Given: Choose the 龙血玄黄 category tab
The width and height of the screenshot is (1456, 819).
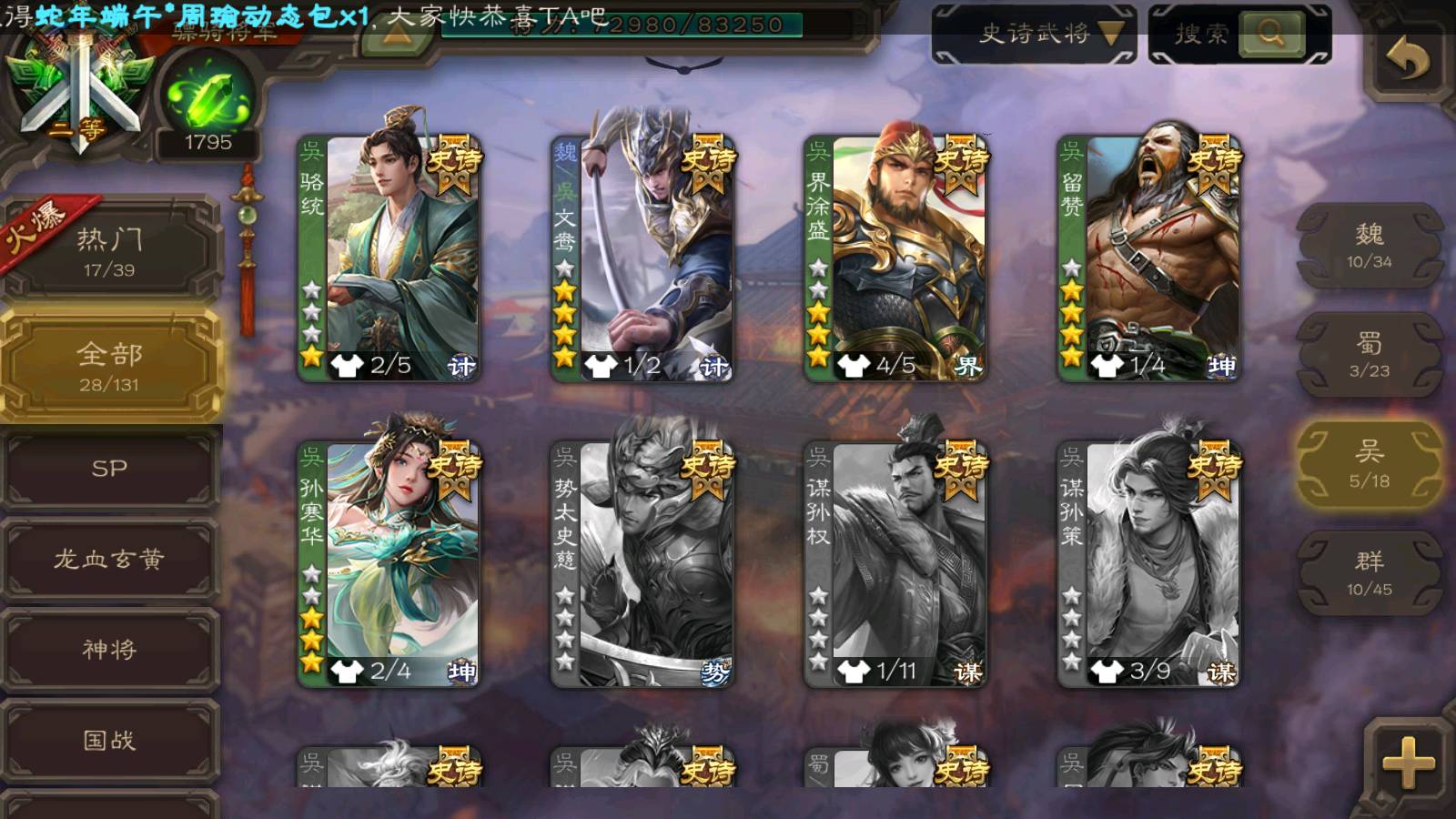Looking at the screenshot, I should pos(109,559).
